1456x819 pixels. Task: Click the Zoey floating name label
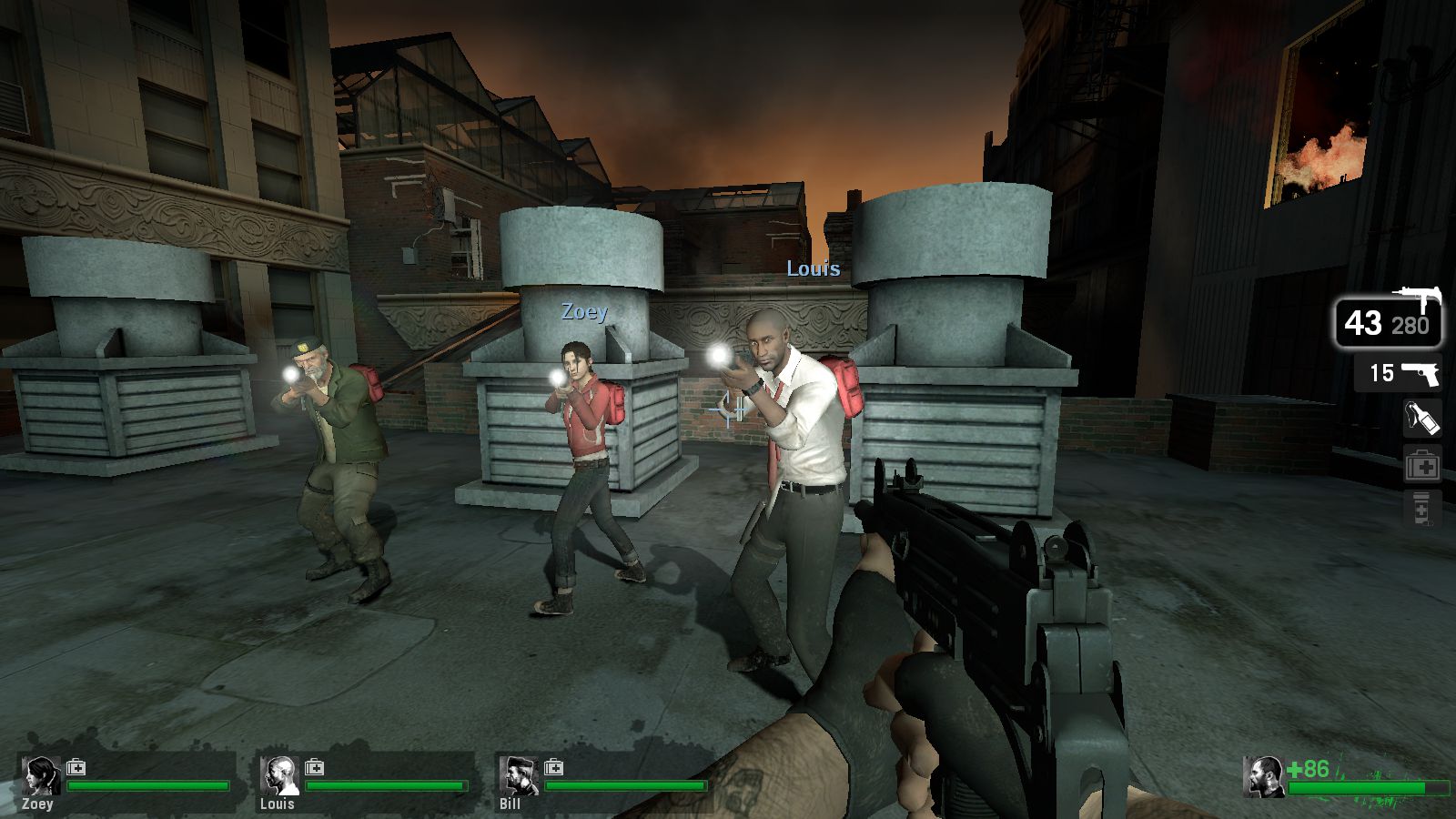click(x=583, y=313)
